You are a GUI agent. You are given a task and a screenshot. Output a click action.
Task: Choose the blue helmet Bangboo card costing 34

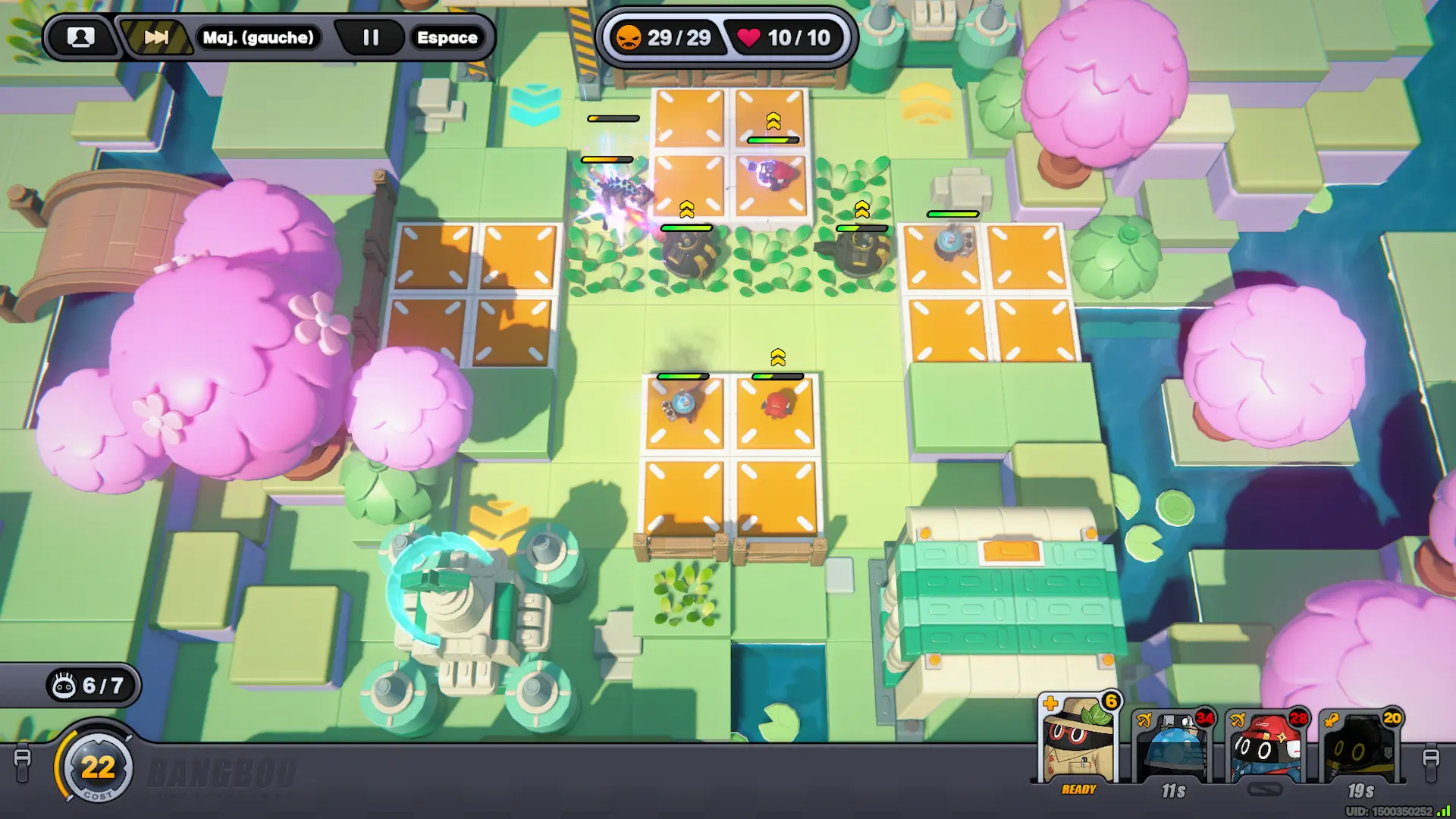(1173, 747)
